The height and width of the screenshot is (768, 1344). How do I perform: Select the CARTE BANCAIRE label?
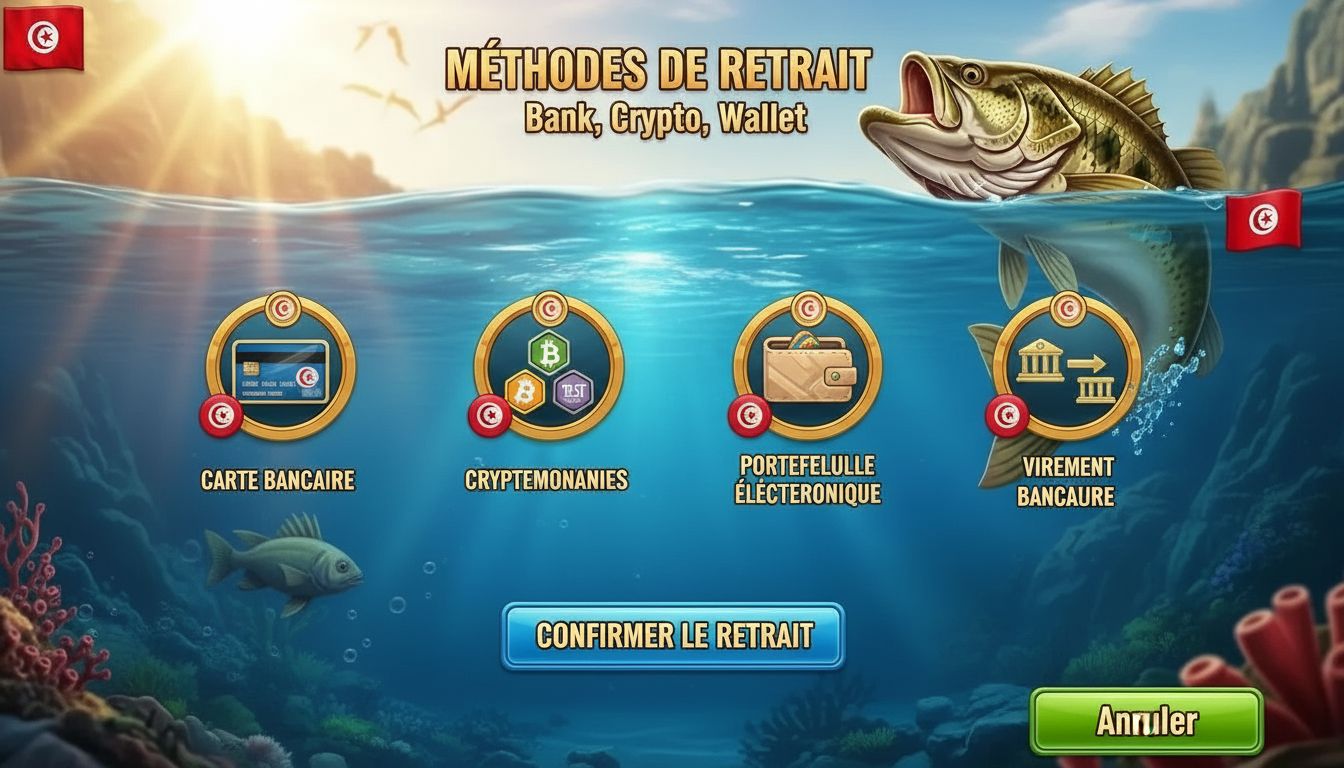click(x=277, y=481)
